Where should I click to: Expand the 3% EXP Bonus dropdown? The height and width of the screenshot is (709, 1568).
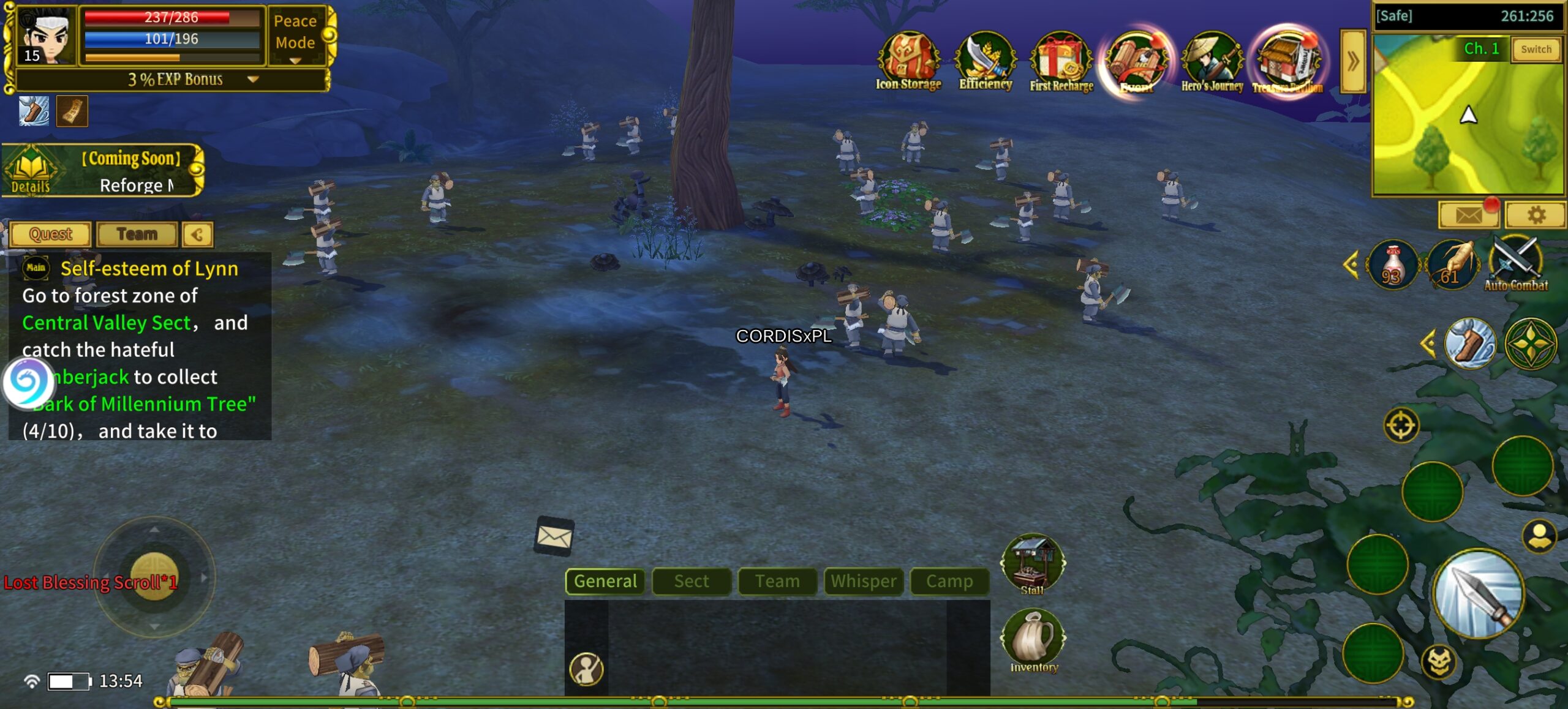253,80
